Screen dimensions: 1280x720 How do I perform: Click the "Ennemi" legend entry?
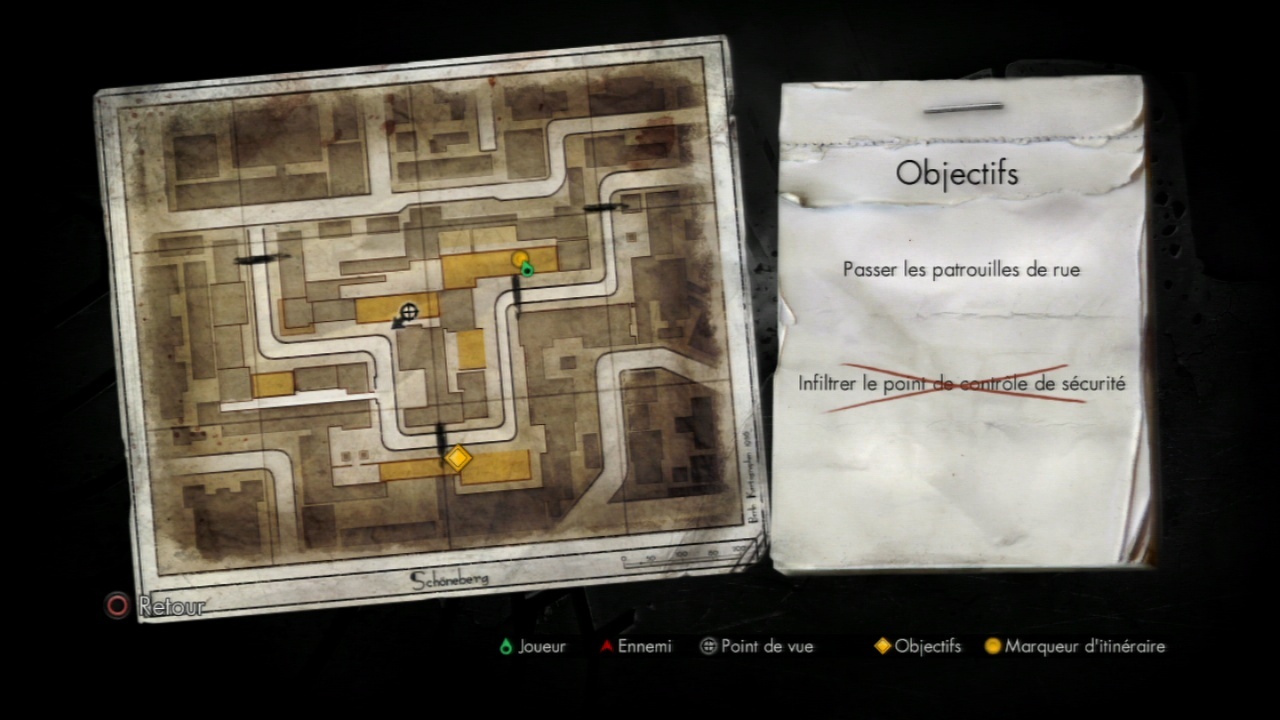(x=636, y=647)
